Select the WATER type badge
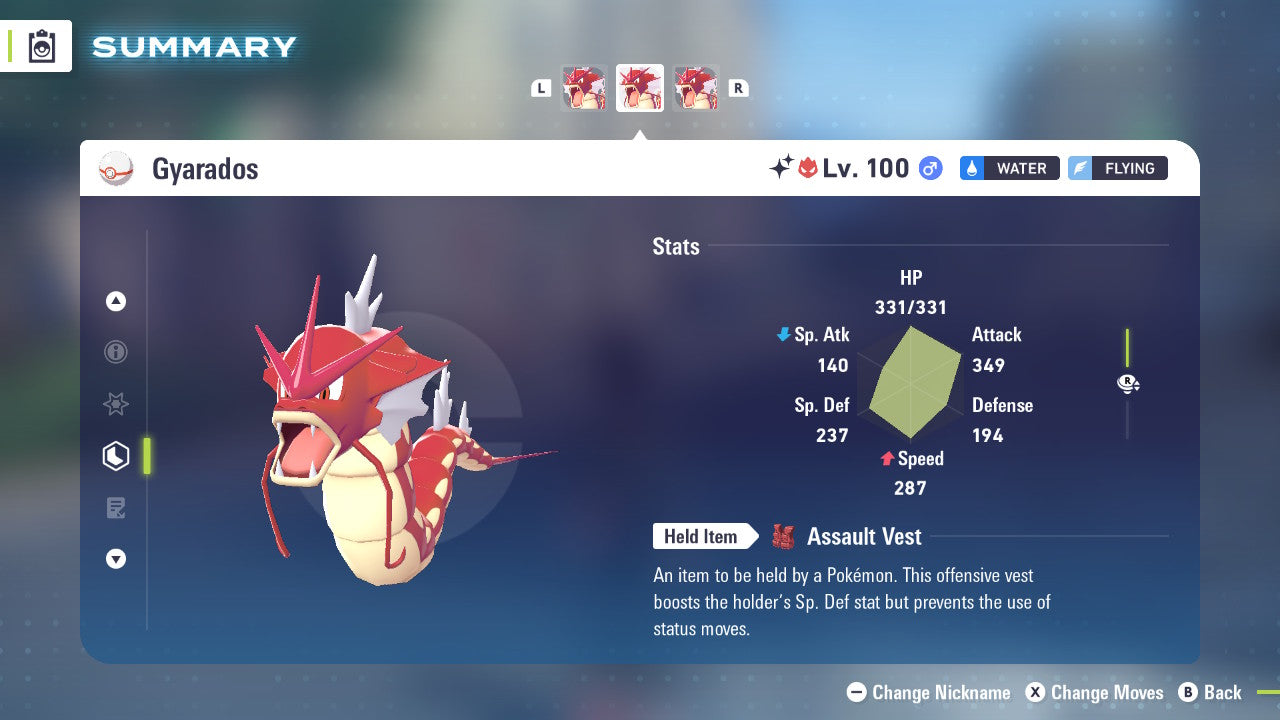Image resolution: width=1280 pixels, height=720 pixels. [x=1009, y=168]
